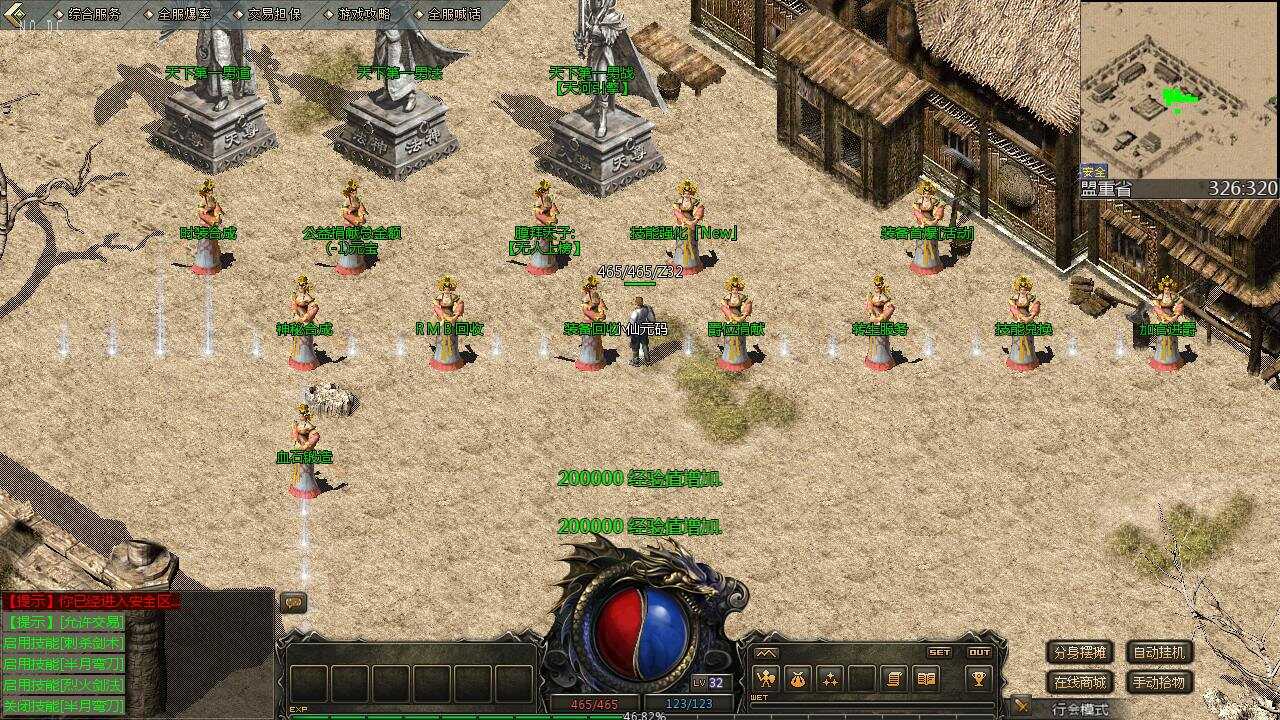1280x720 pixels.
Task: Click the scroll icon in the bottom panel
Action: tap(894, 679)
